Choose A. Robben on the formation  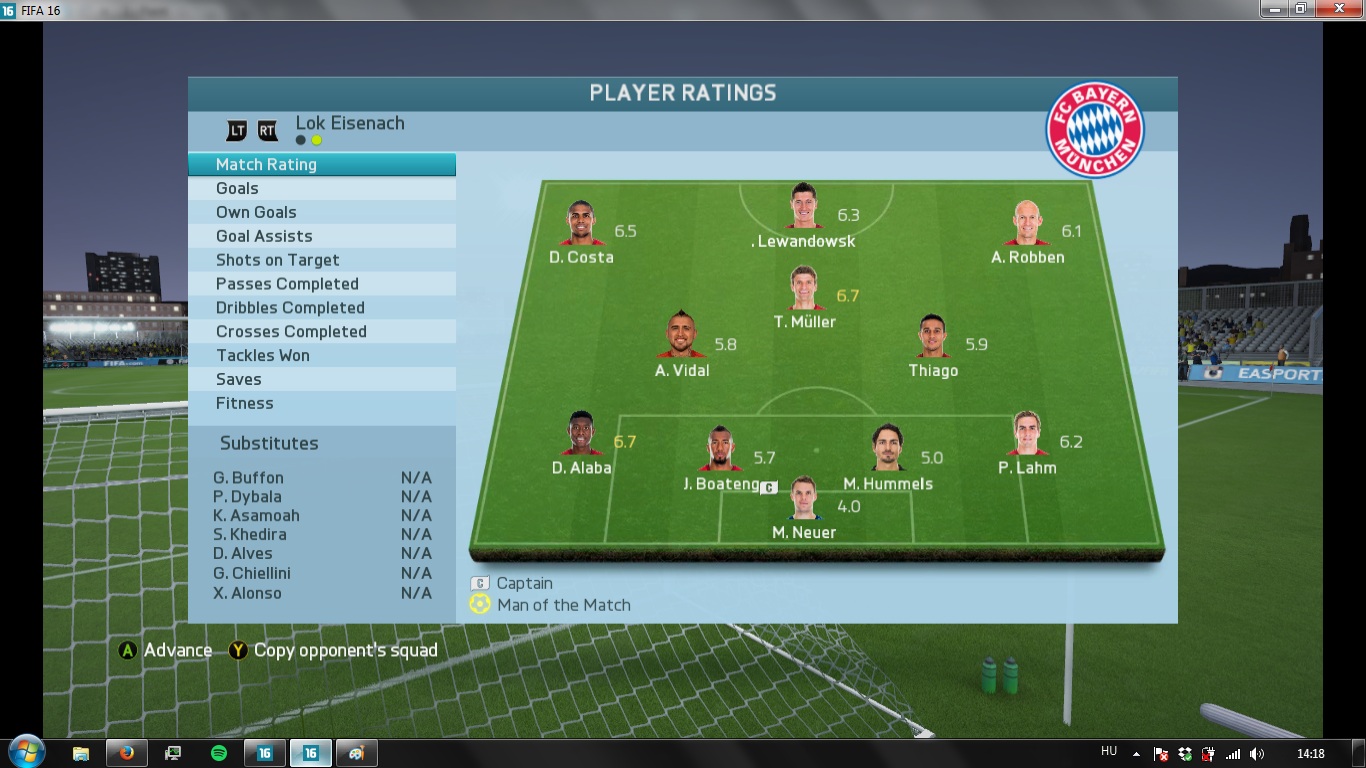coord(1027,225)
